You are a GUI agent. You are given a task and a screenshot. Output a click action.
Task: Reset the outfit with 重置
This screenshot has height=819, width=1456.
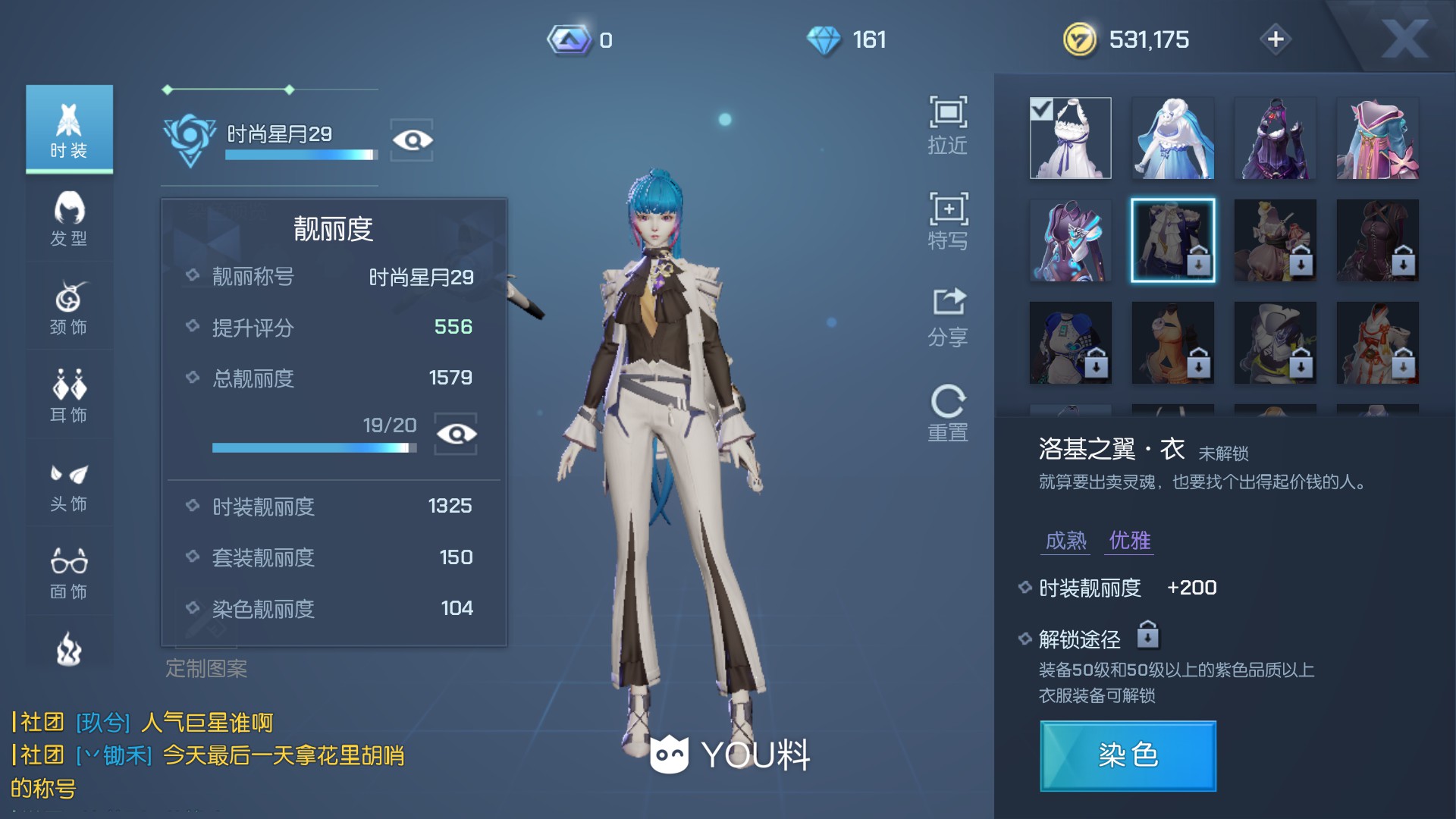point(948,413)
